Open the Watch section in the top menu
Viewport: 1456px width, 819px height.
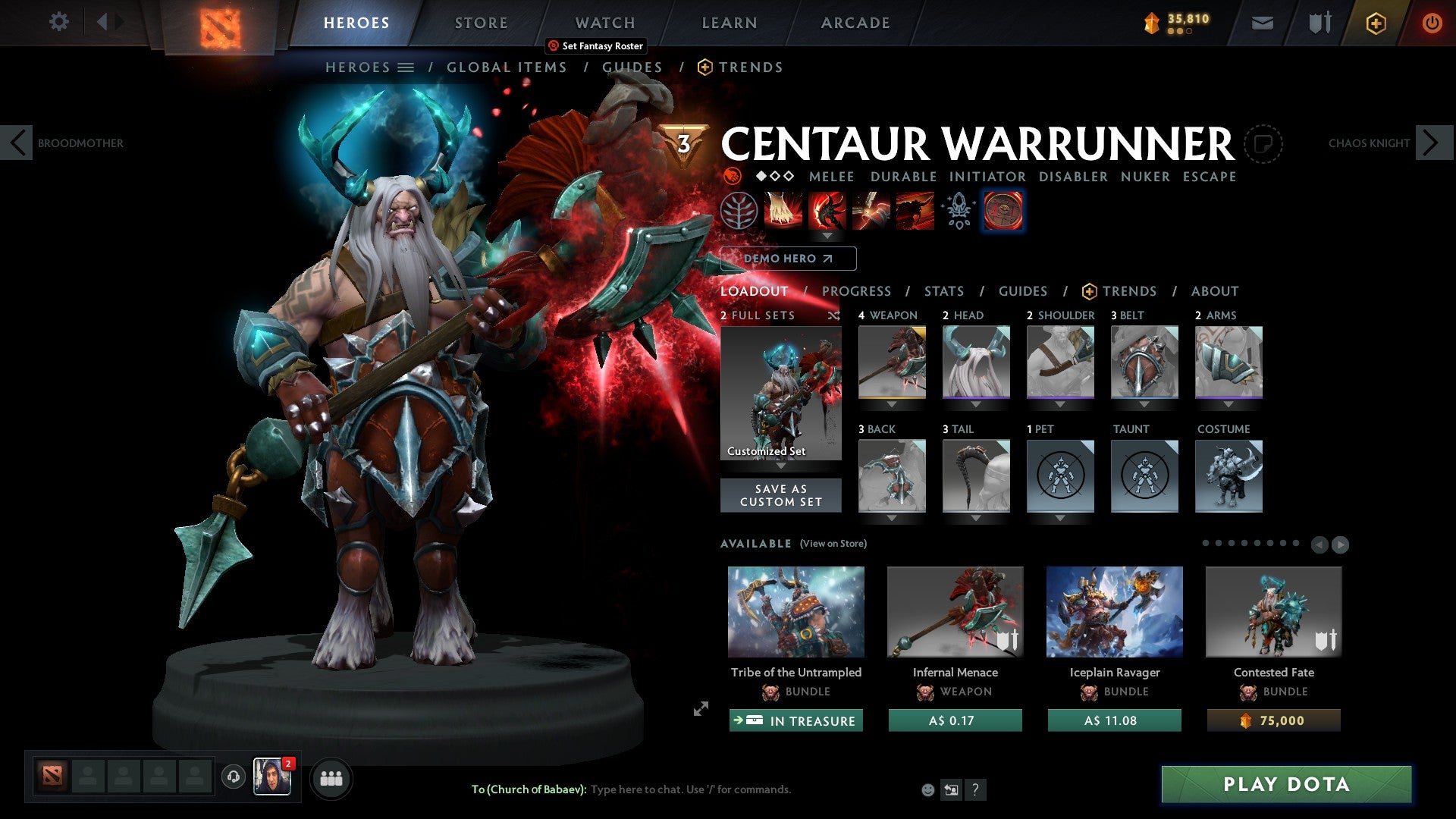[x=604, y=22]
